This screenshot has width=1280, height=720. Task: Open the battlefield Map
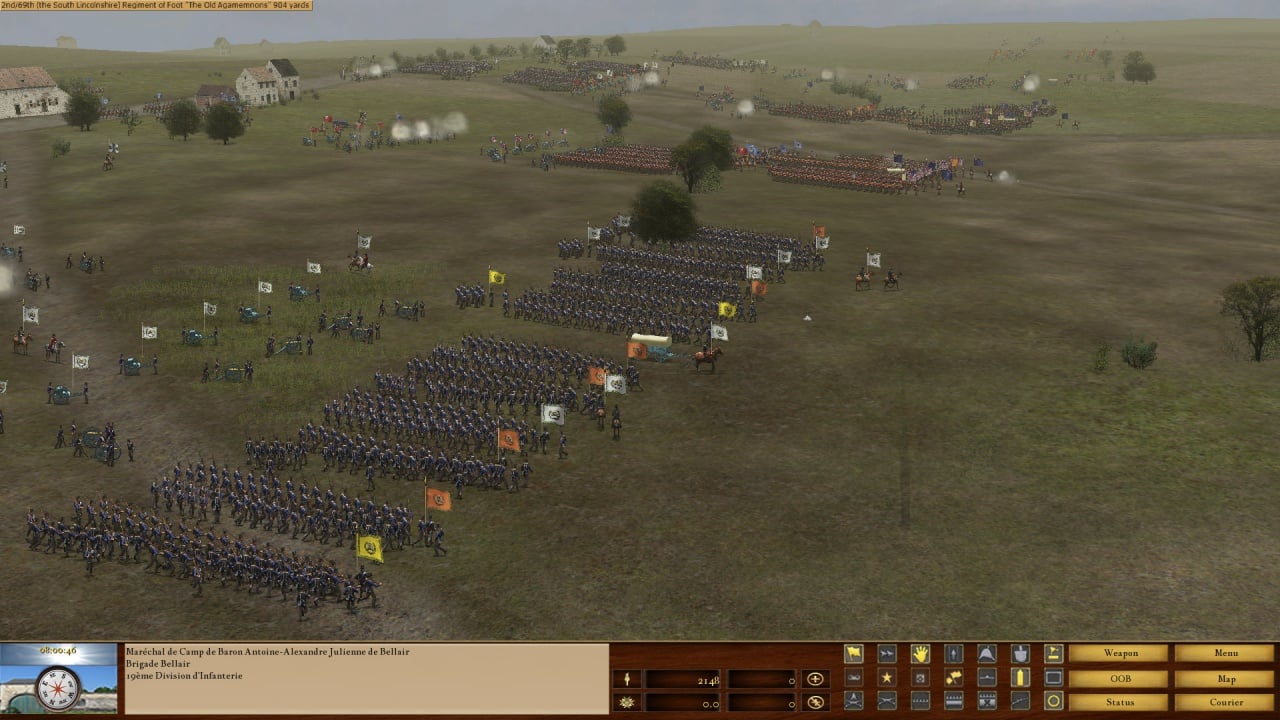pyautogui.click(x=1225, y=678)
